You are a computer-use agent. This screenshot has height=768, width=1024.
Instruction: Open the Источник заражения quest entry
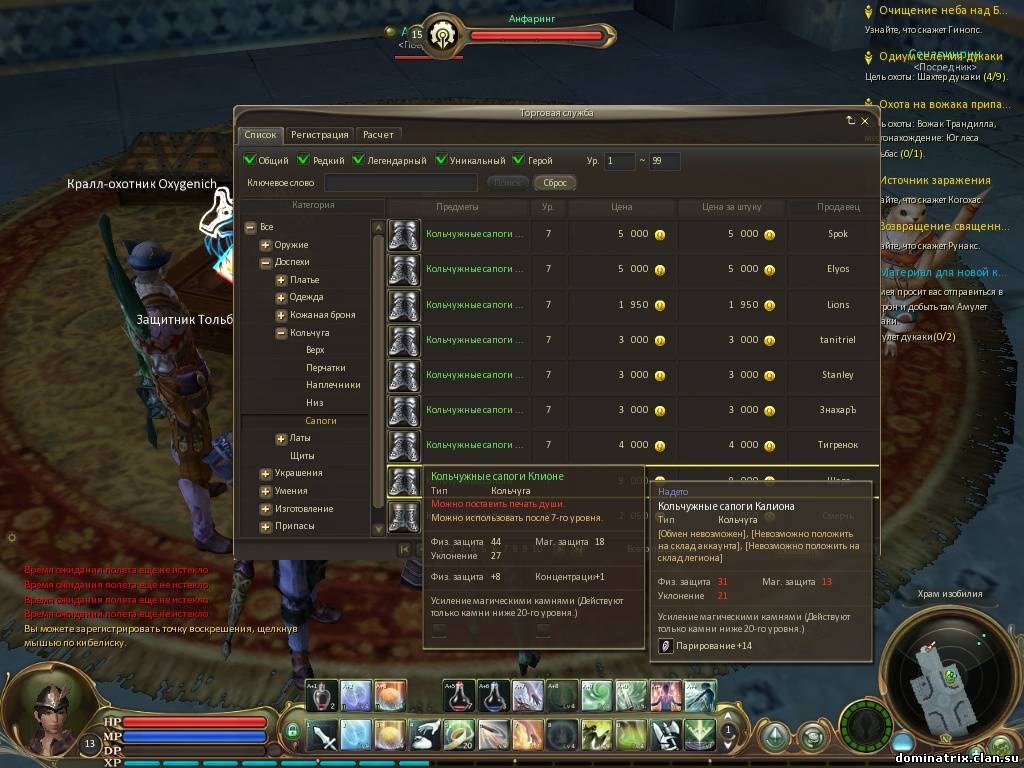934,181
